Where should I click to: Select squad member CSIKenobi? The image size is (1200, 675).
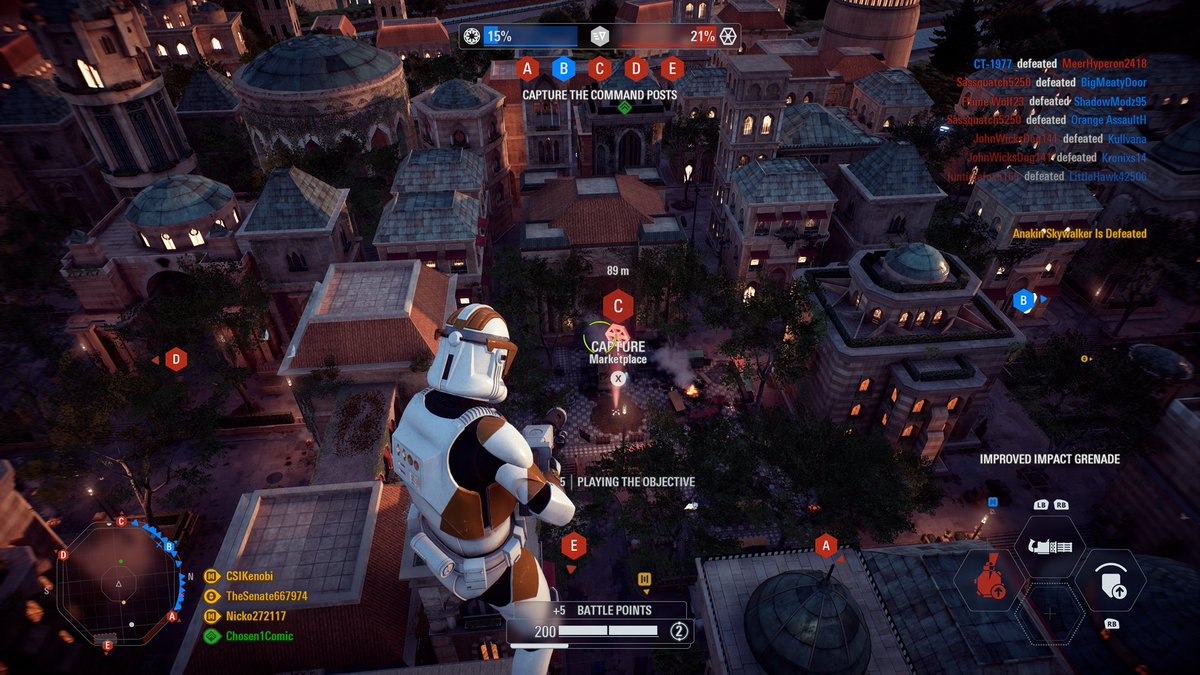(249, 576)
